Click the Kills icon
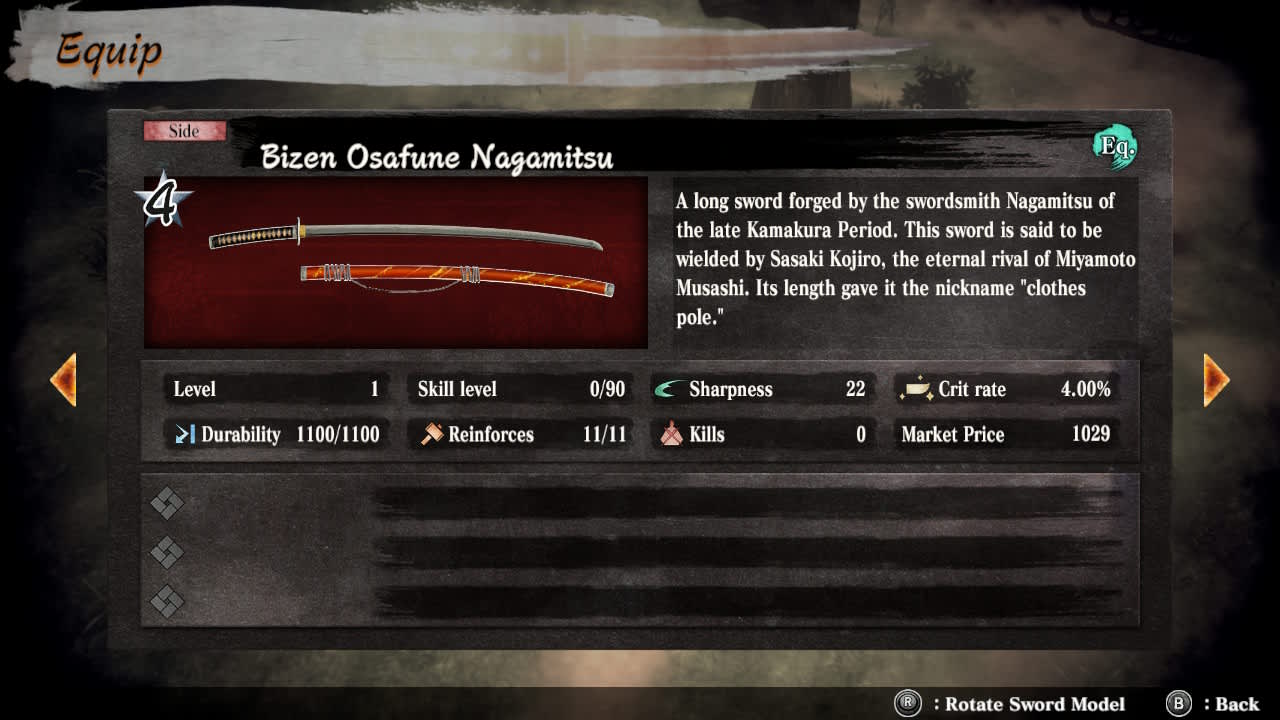The width and height of the screenshot is (1280, 720). (x=671, y=434)
